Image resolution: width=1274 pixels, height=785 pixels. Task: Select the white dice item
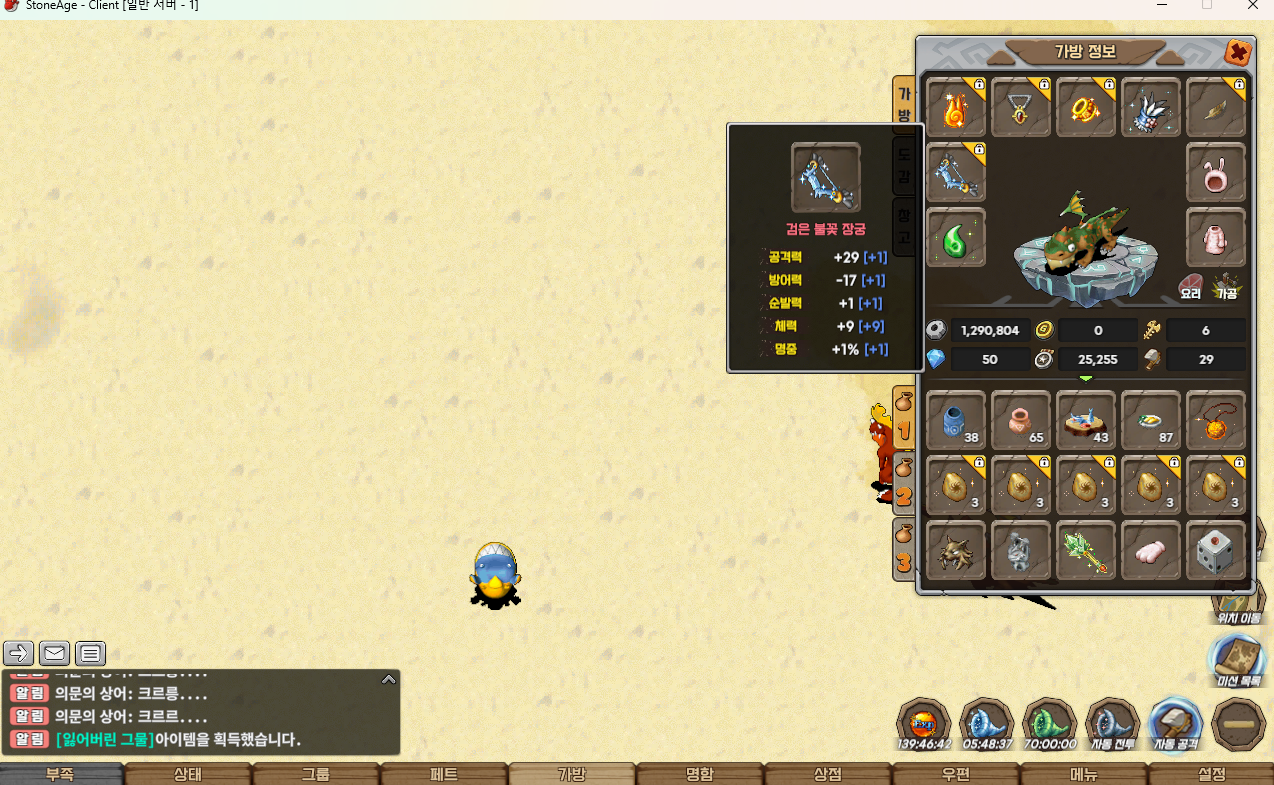(1216, 550)
